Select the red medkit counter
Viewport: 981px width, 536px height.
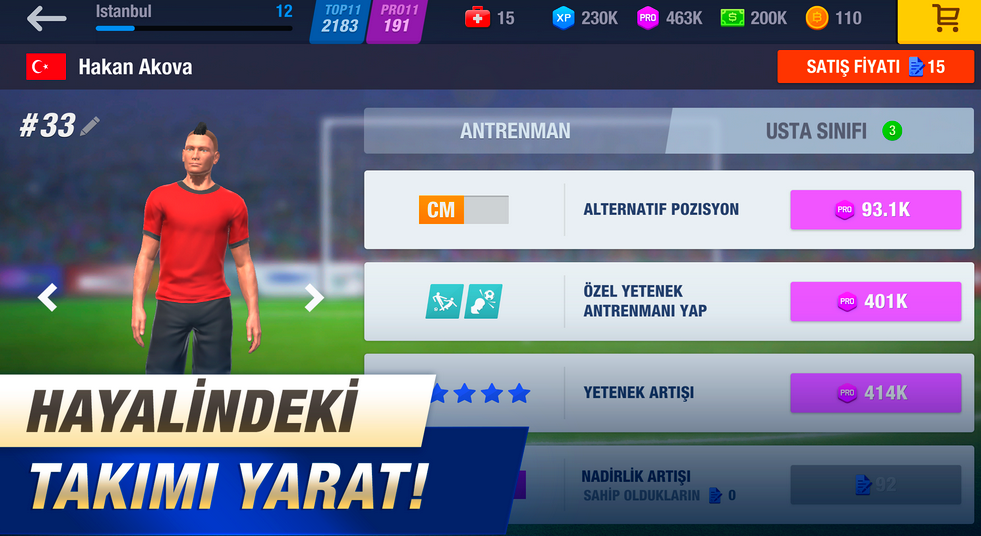click(x=490, y=18)
